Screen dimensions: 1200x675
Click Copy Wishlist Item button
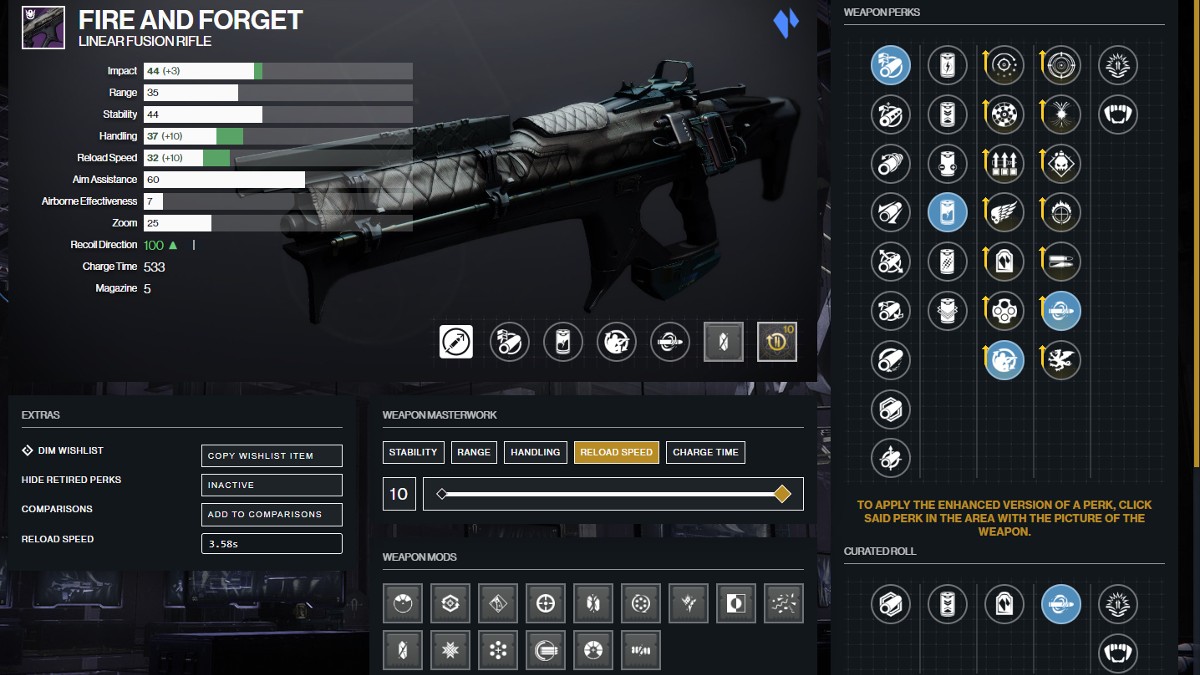271,456
